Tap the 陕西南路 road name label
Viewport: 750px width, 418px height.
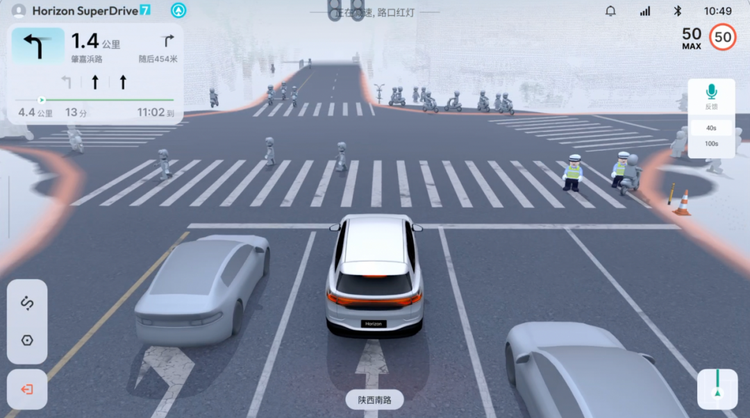pyautogui.click(x=374, y=400)
